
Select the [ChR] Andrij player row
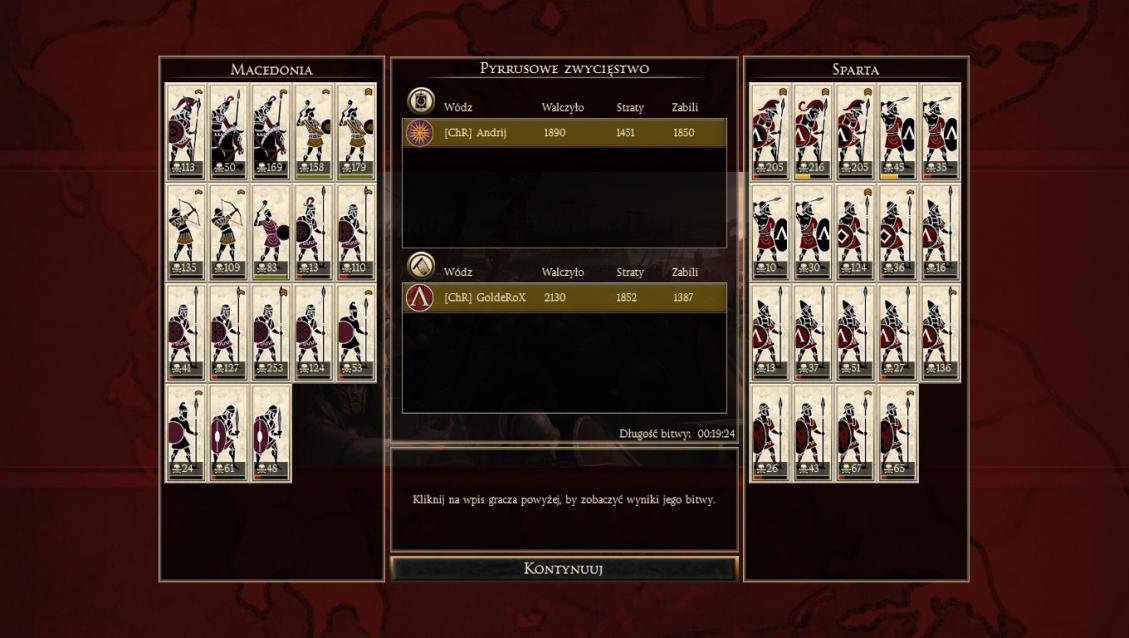[564, 133]
